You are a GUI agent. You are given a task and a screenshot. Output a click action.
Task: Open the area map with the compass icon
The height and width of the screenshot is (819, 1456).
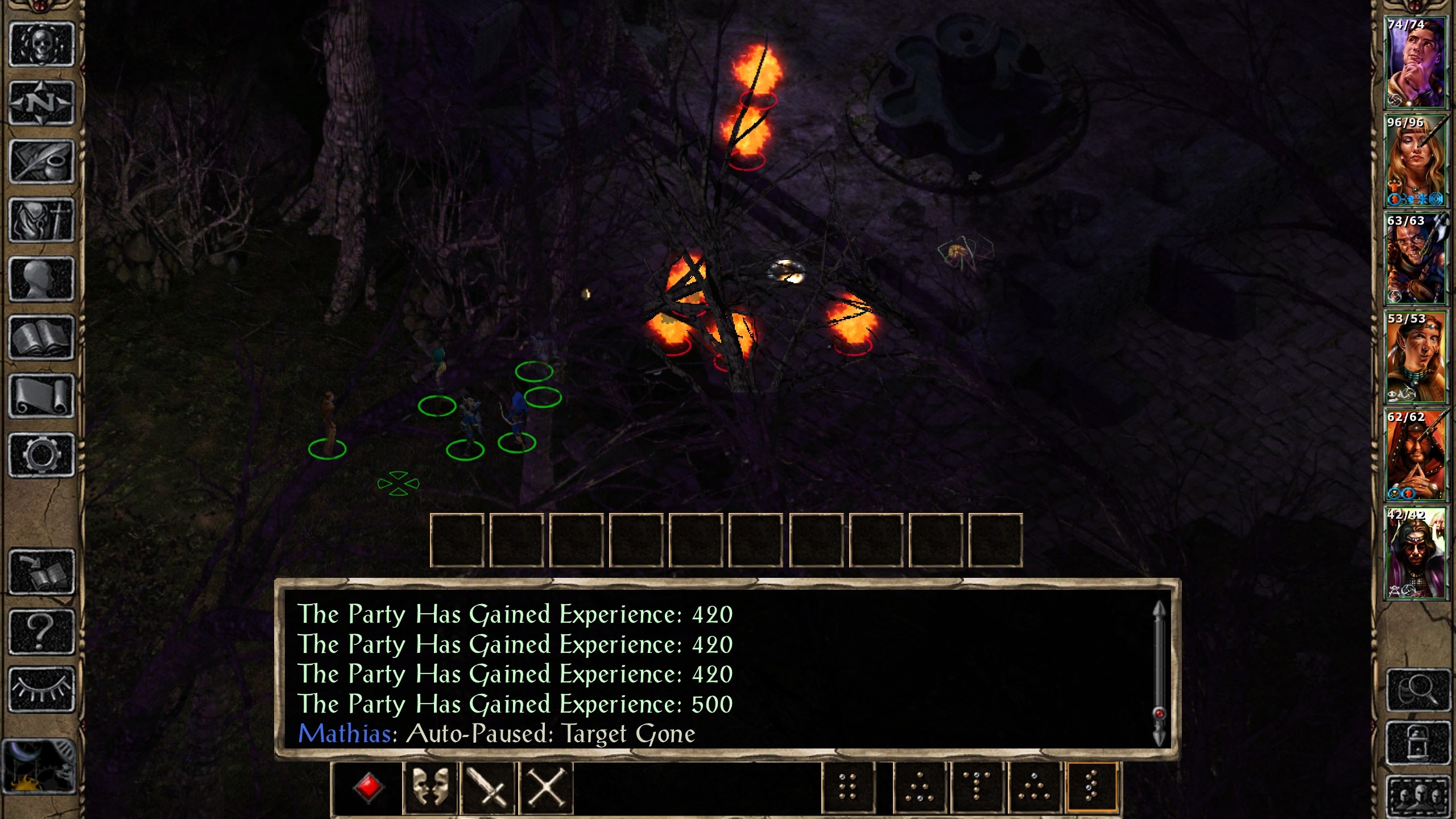[x=42, y=103]
